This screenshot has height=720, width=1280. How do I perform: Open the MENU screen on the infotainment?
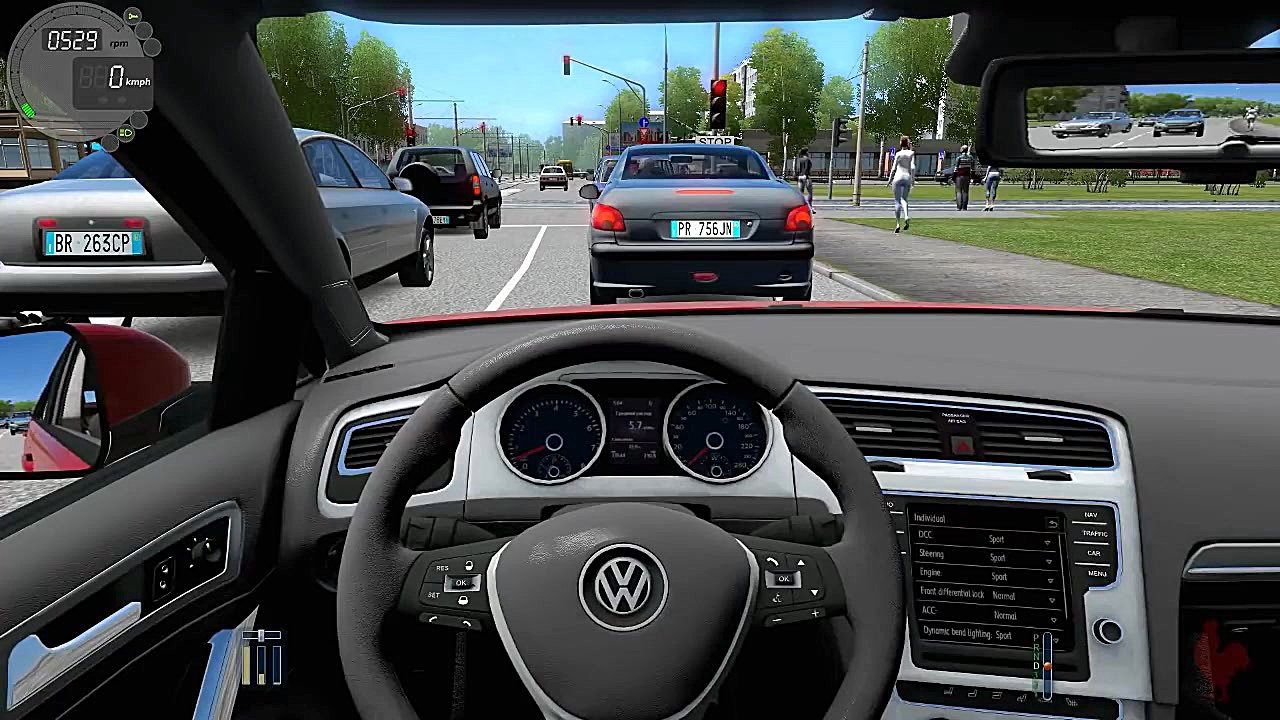1096,573
